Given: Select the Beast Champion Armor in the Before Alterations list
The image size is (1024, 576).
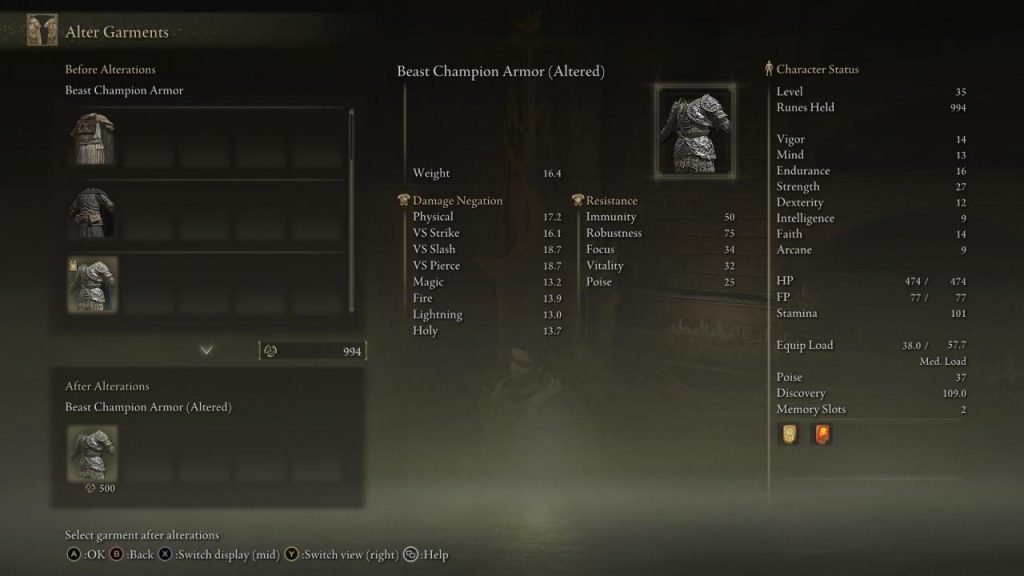Looking at the screenshot, I should [x=92, y=284].
